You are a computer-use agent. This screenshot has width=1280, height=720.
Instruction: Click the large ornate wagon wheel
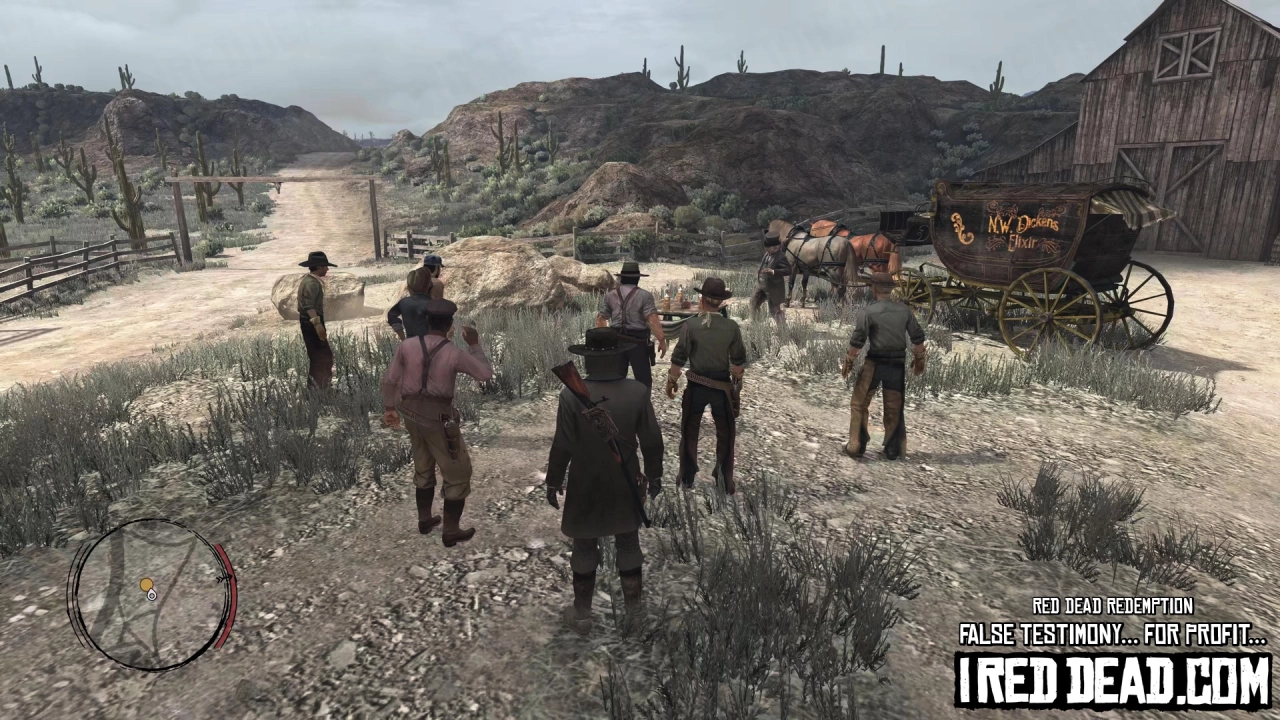tap(1047, 316)
